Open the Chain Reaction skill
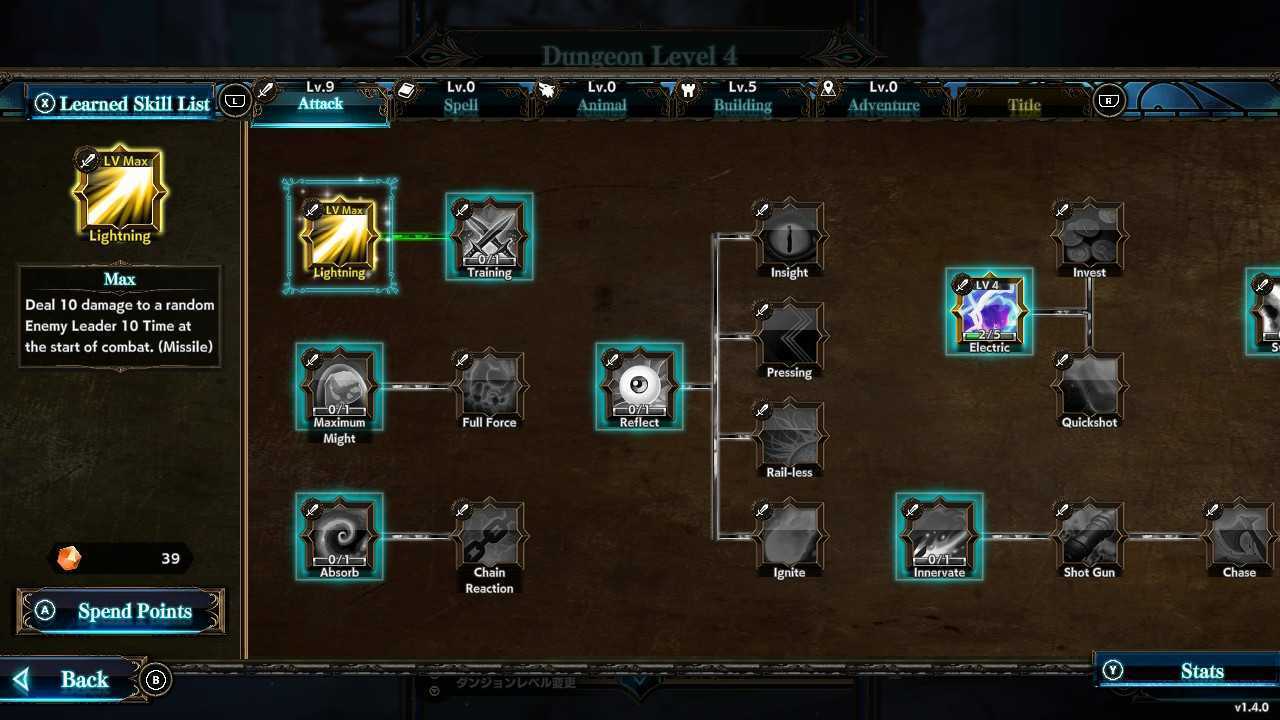The height and width of the screenshot is (720, 1280). [x=488, y=538]
